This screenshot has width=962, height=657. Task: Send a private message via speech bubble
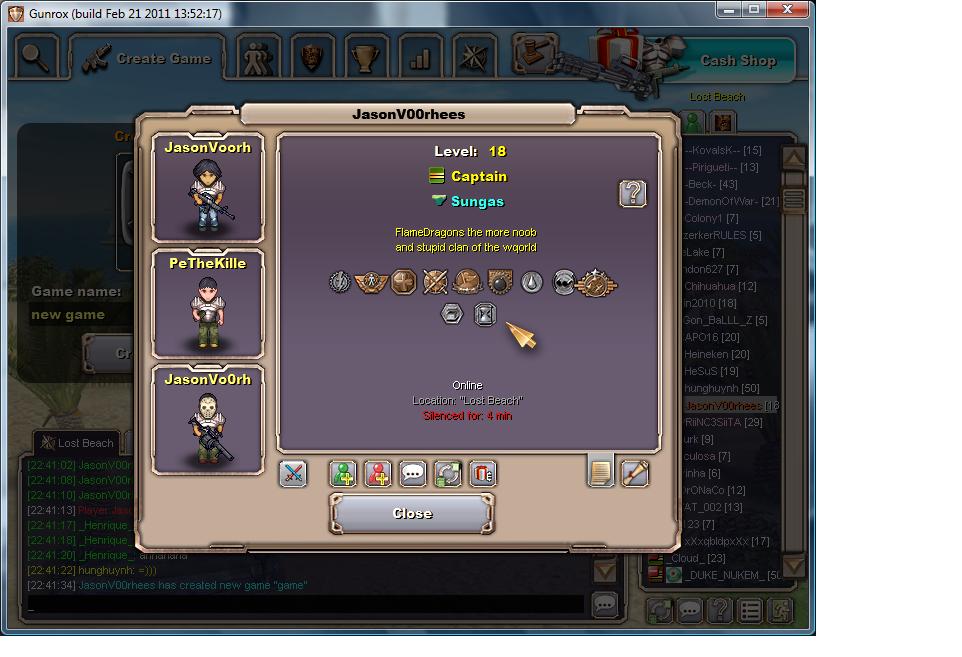pos(413,473)
